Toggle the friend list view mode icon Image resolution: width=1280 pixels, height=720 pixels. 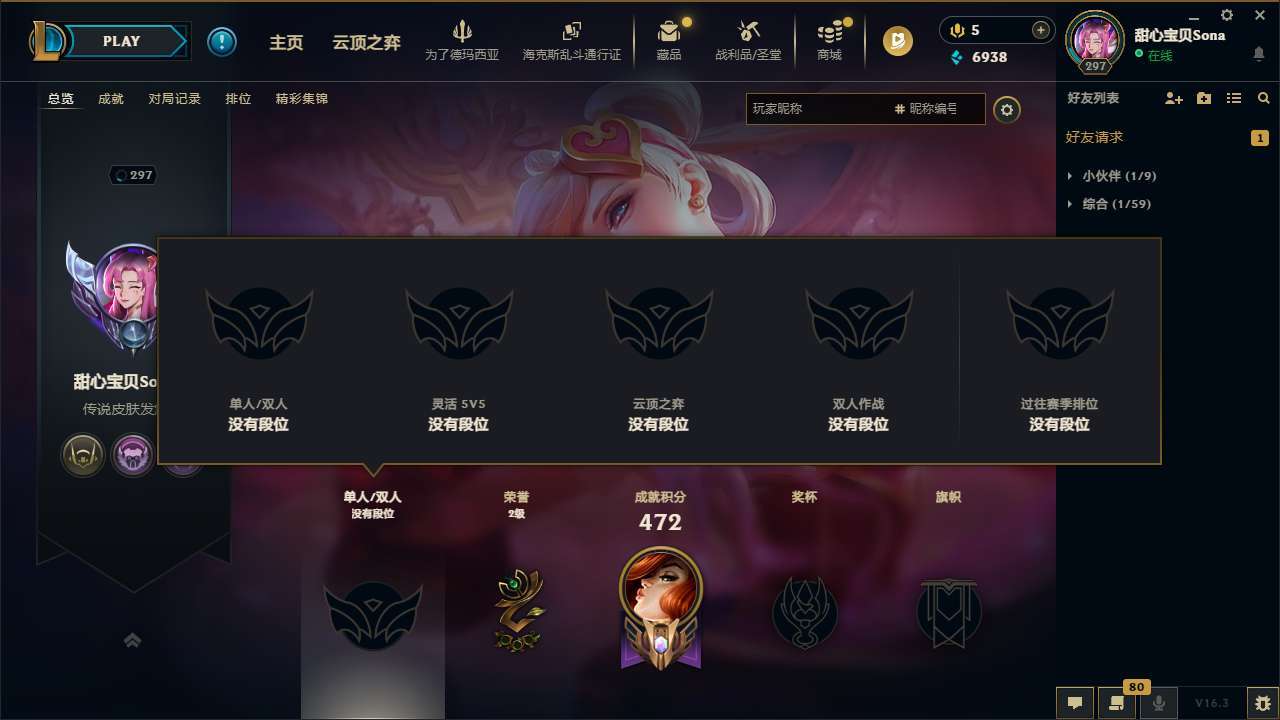point(1234,98)
